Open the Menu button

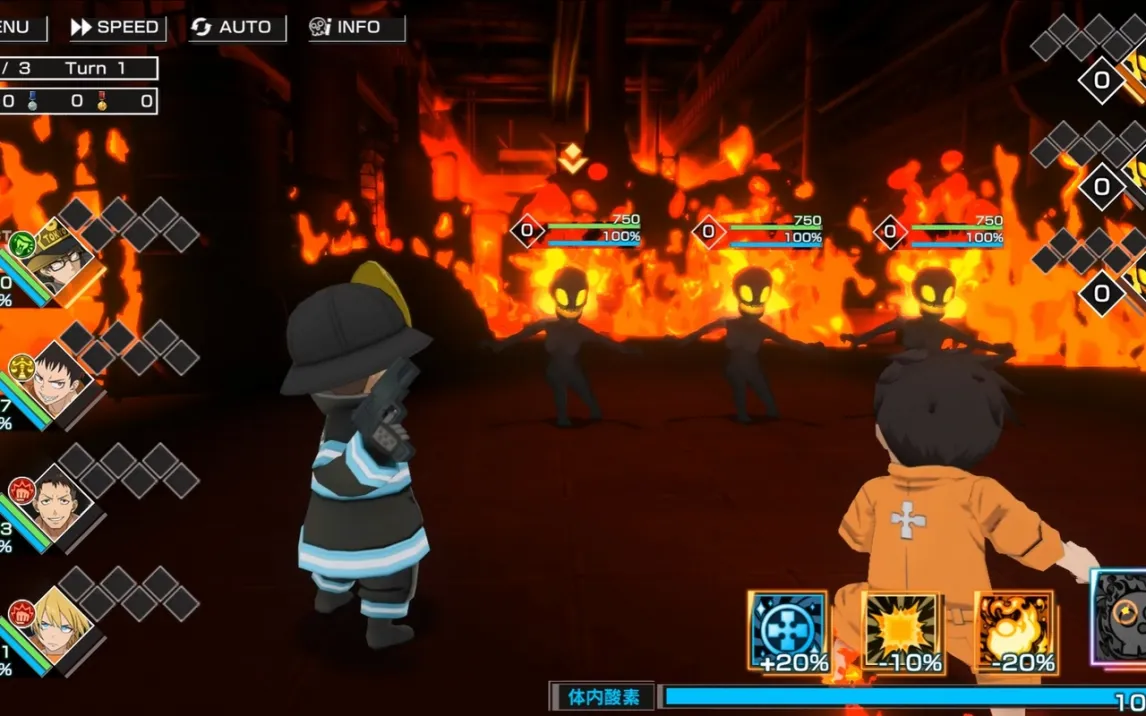(x=20, y=27)
